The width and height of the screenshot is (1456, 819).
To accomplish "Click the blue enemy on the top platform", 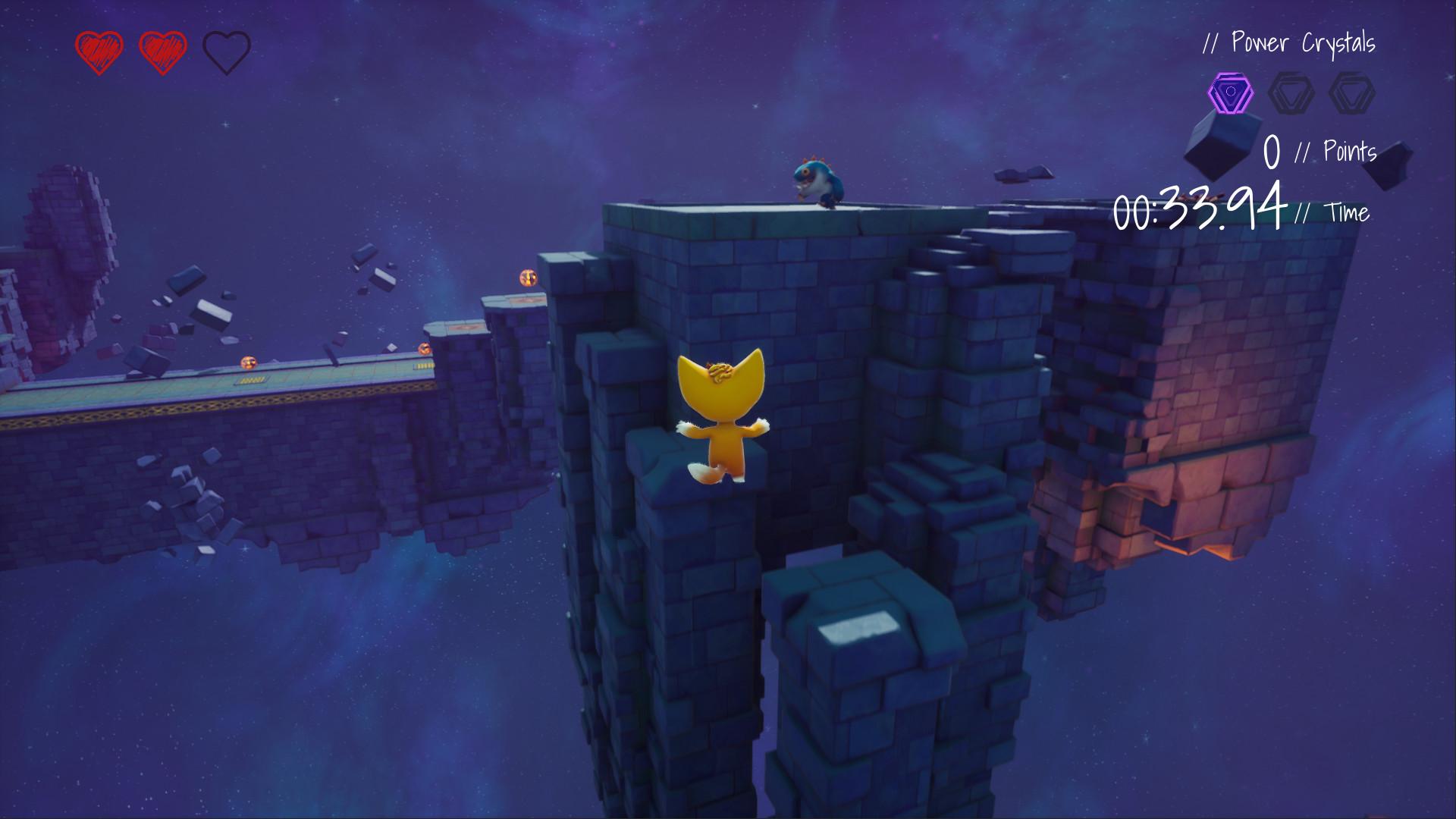I will 819,182.
